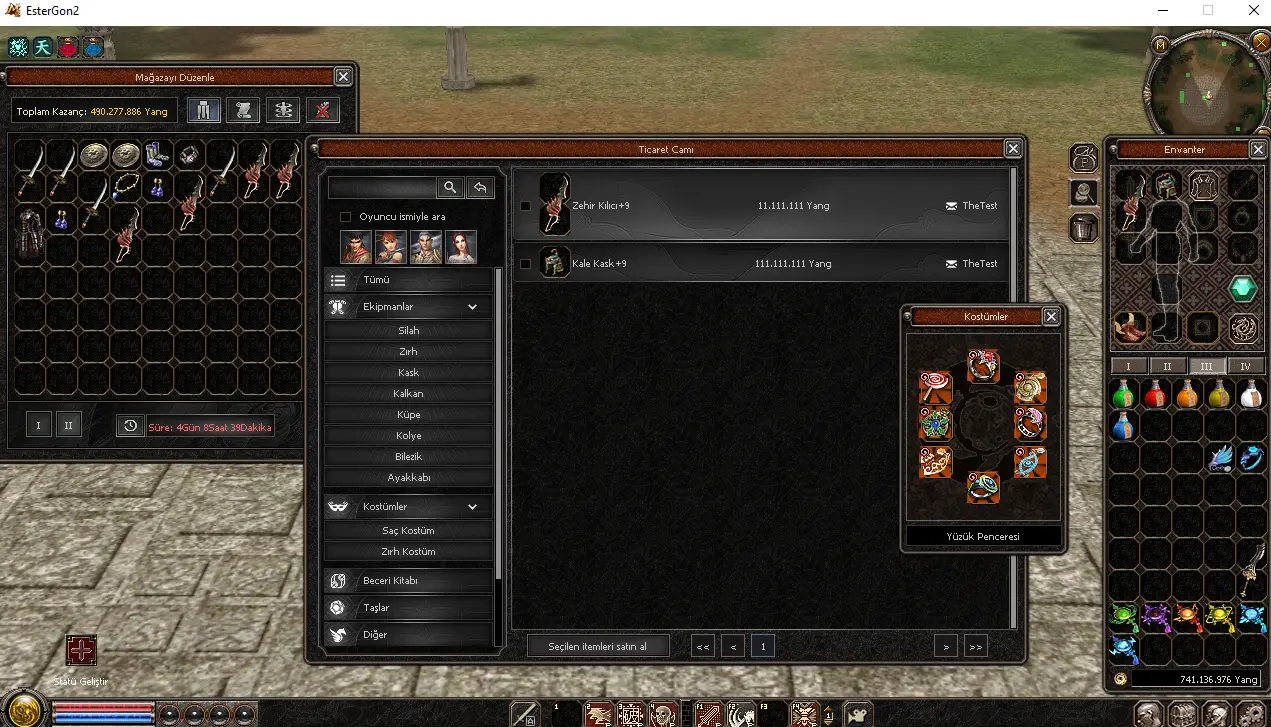
Task: Enable Oyuncu ismiyle ara checkbox
Action: (x=346, y=217)
